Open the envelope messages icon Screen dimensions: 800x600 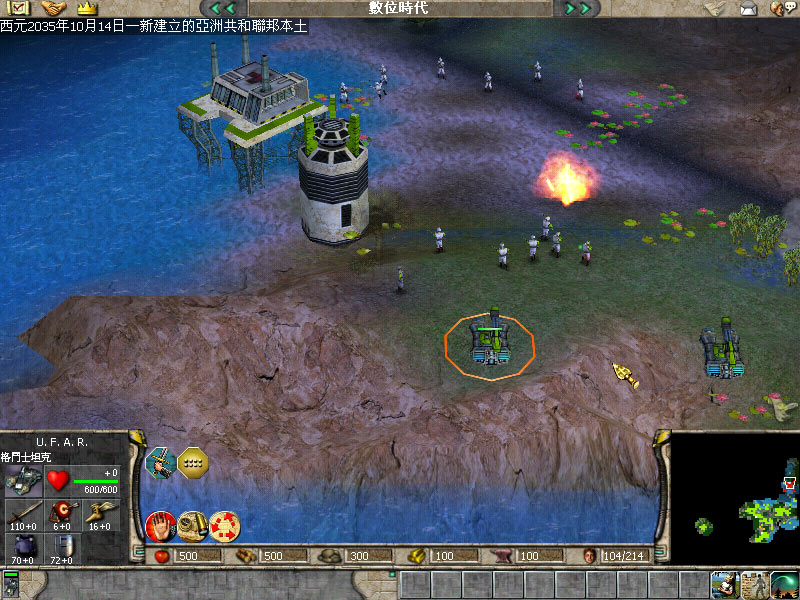tap(748, 8)
